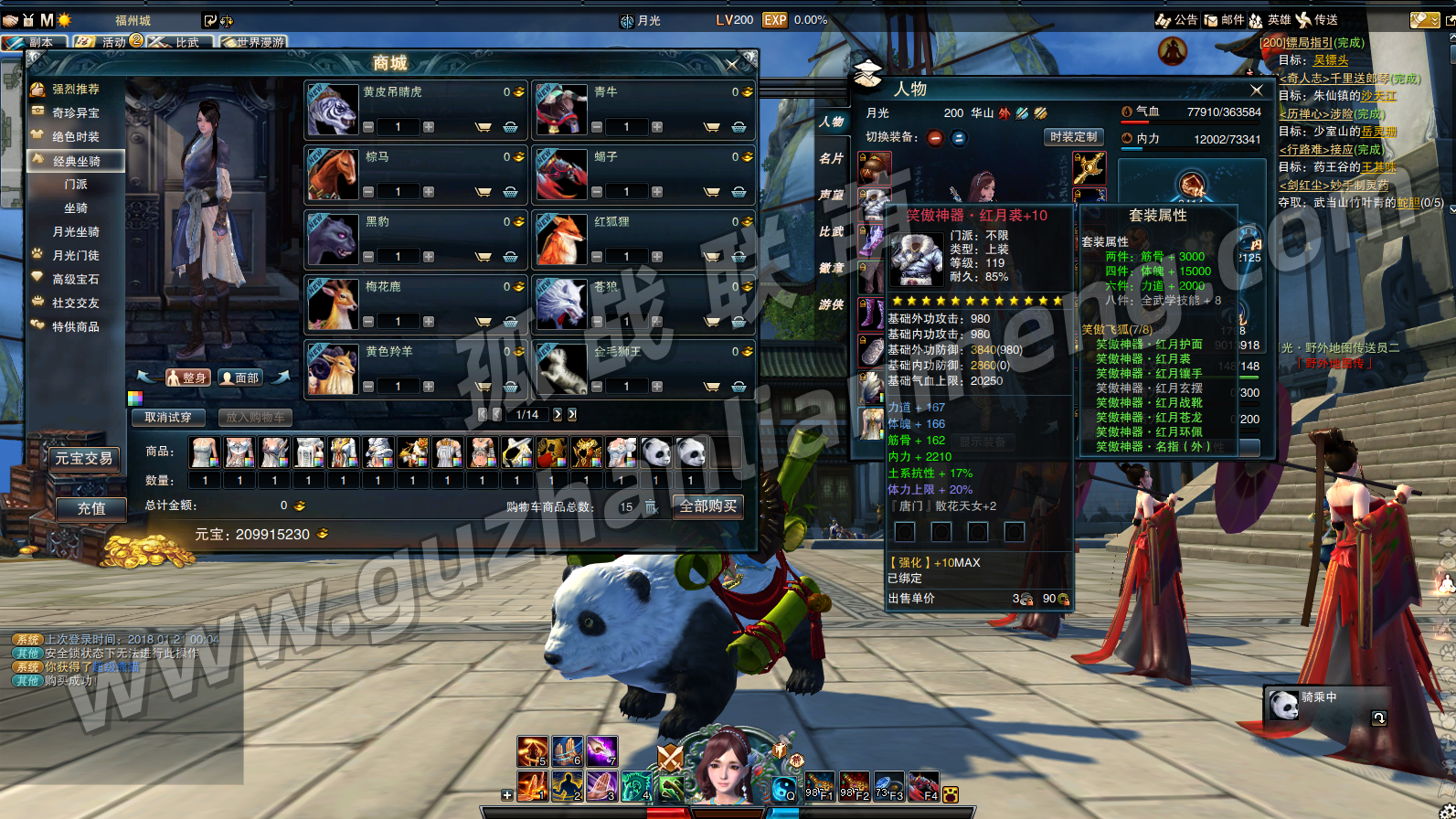Choose the 高级宝石 gem category

pos(75,280)
